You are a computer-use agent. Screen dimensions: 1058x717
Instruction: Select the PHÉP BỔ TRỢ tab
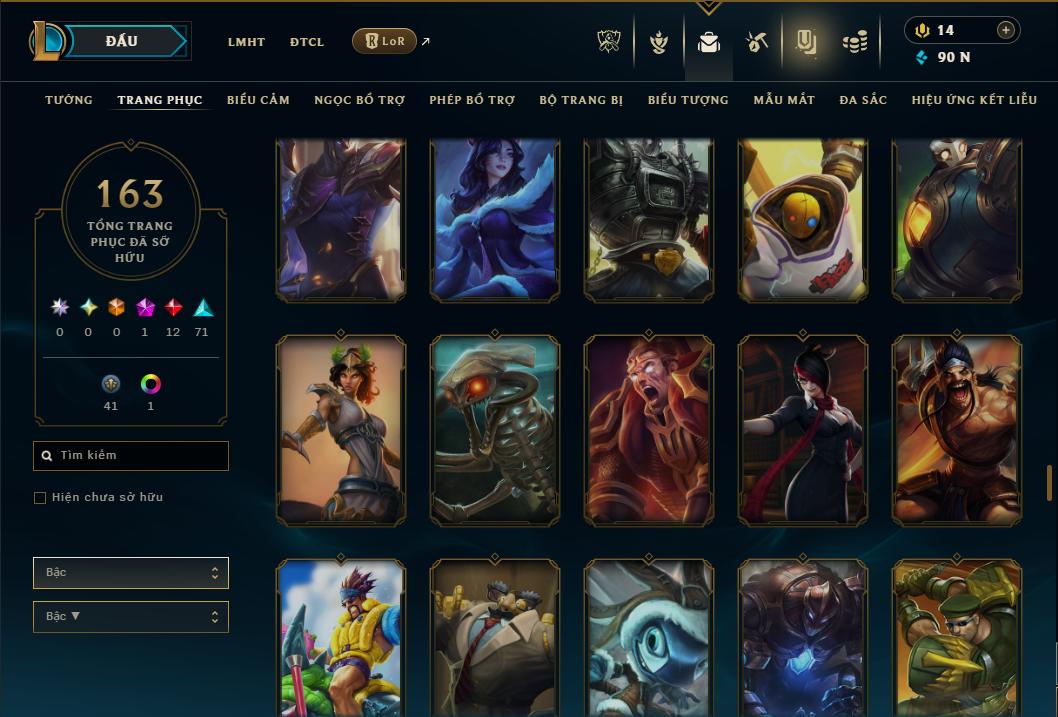[x=472, y=100]
